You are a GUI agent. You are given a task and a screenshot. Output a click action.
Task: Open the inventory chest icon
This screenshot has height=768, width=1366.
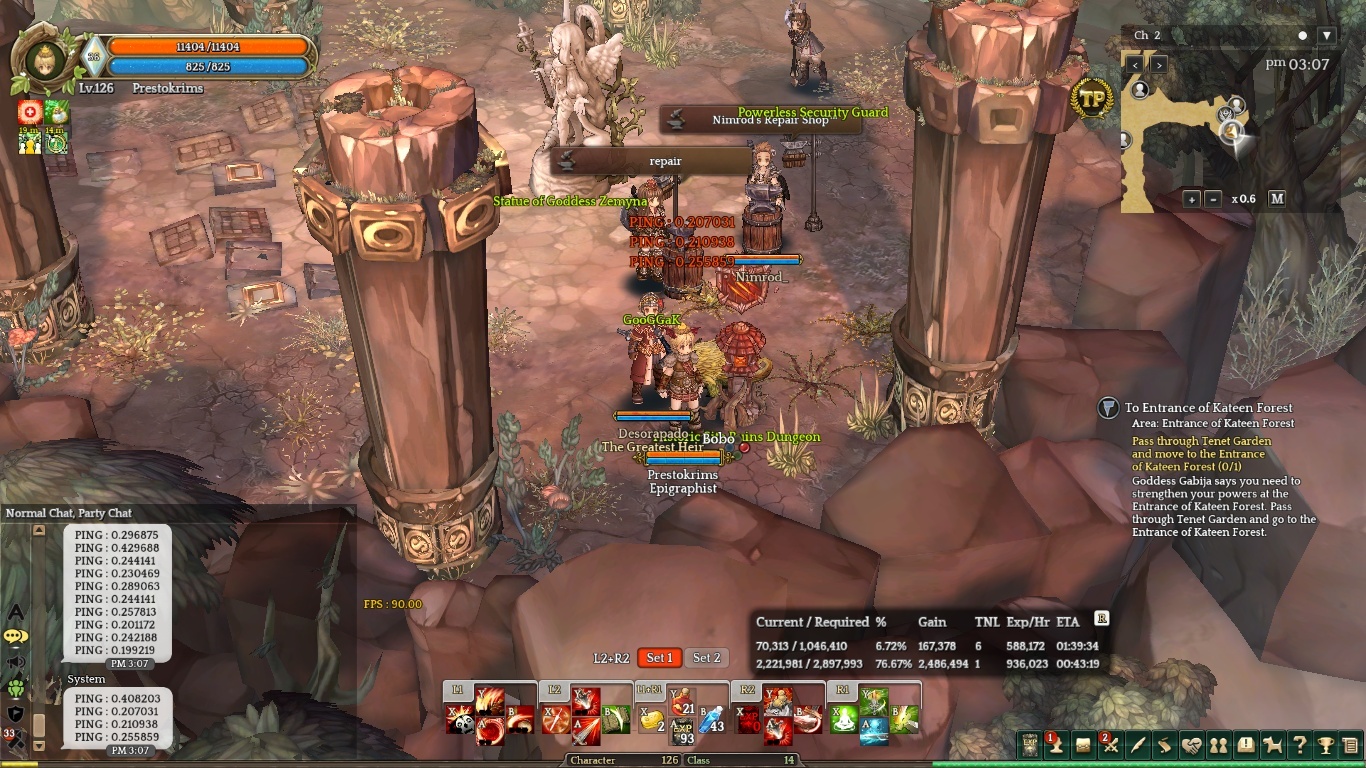click(1083, 745)
